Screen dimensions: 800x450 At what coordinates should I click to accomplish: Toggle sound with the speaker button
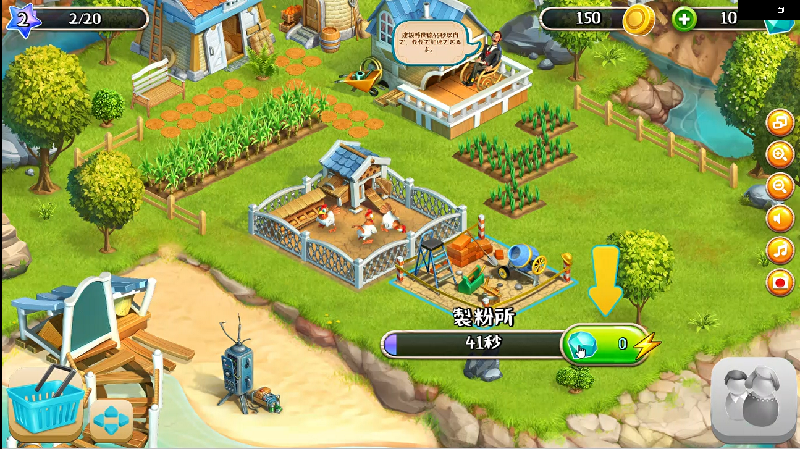(x=779, y=217)
